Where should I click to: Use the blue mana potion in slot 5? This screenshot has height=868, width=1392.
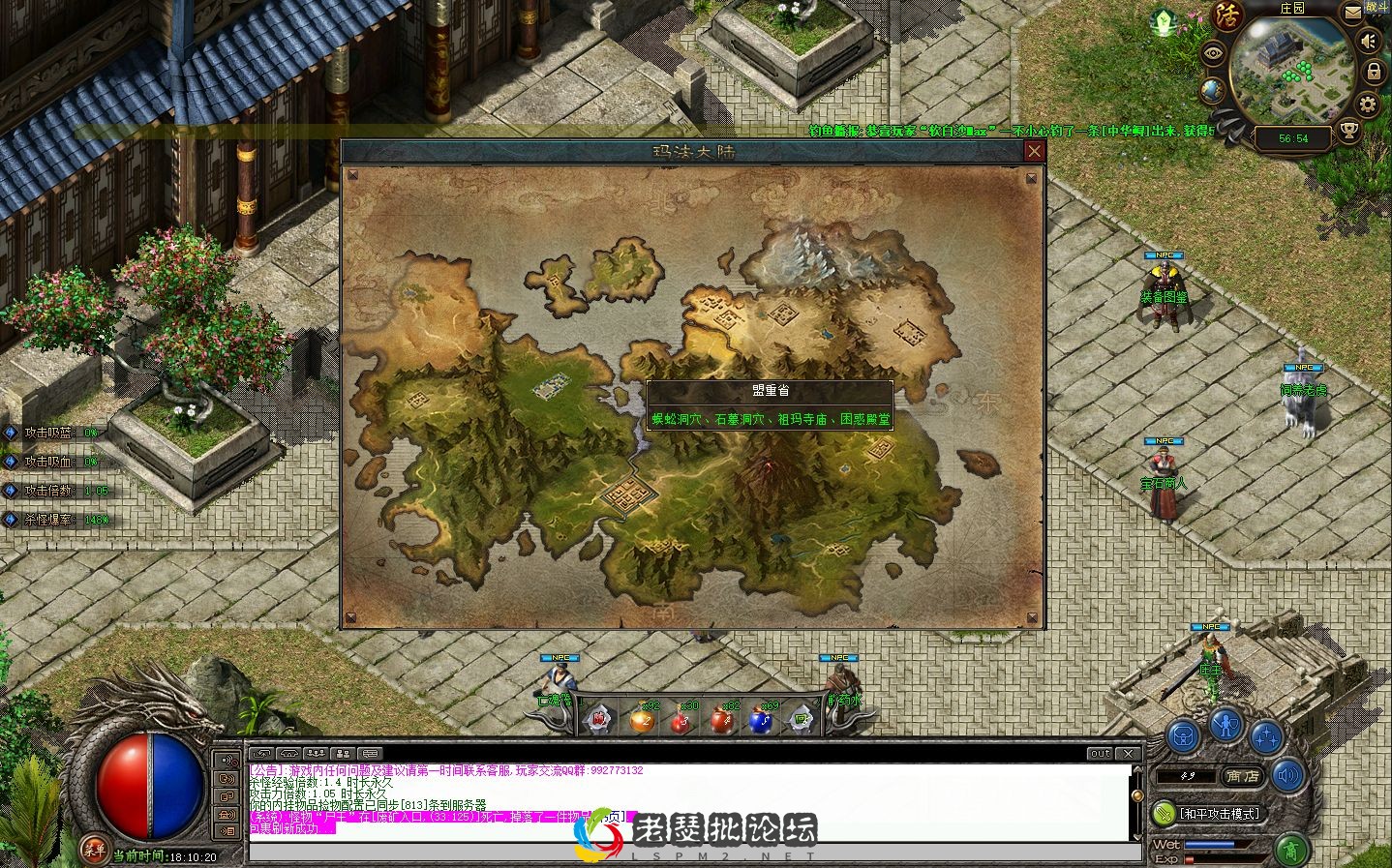pos(760,720)
